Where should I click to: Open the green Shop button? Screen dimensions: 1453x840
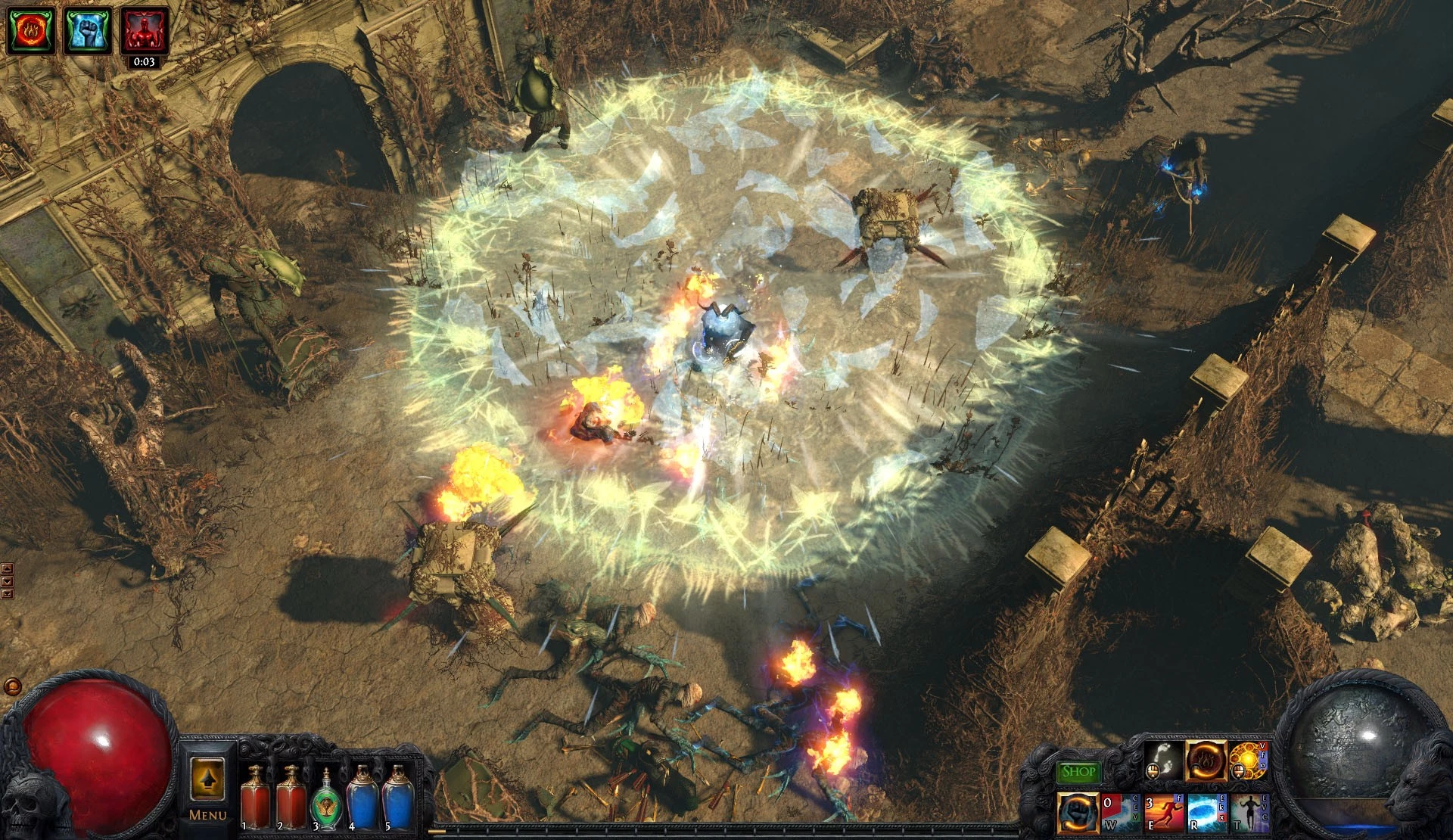pos(1078,772)
